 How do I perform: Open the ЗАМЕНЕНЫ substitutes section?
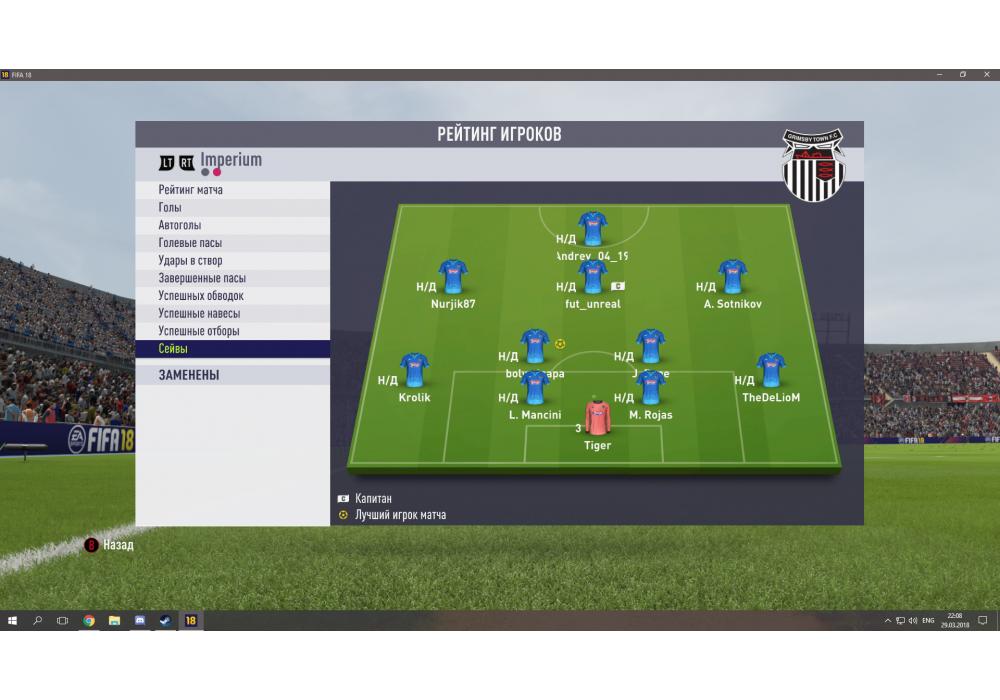[189, 376]
